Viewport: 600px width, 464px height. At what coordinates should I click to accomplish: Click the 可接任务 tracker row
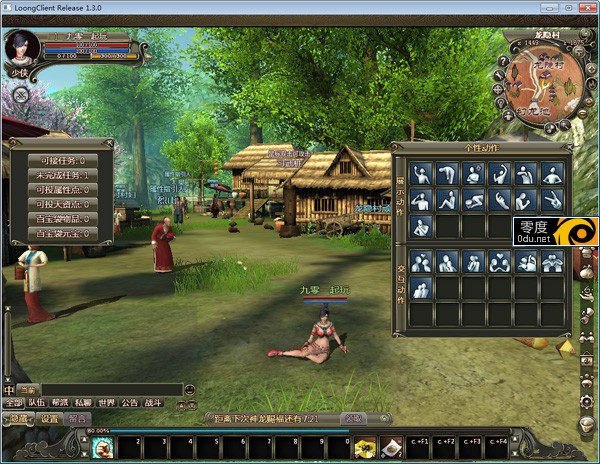click(x=62, y=160)
